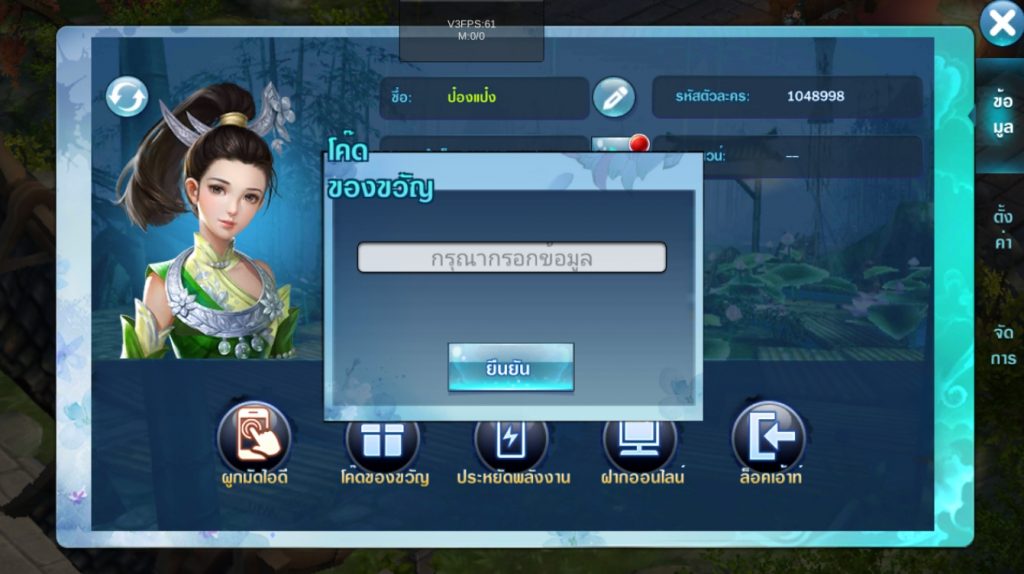
Task: Confirm the gift code with ยืนยัน button
Action: pyautogui.click(x=510, y=368)
